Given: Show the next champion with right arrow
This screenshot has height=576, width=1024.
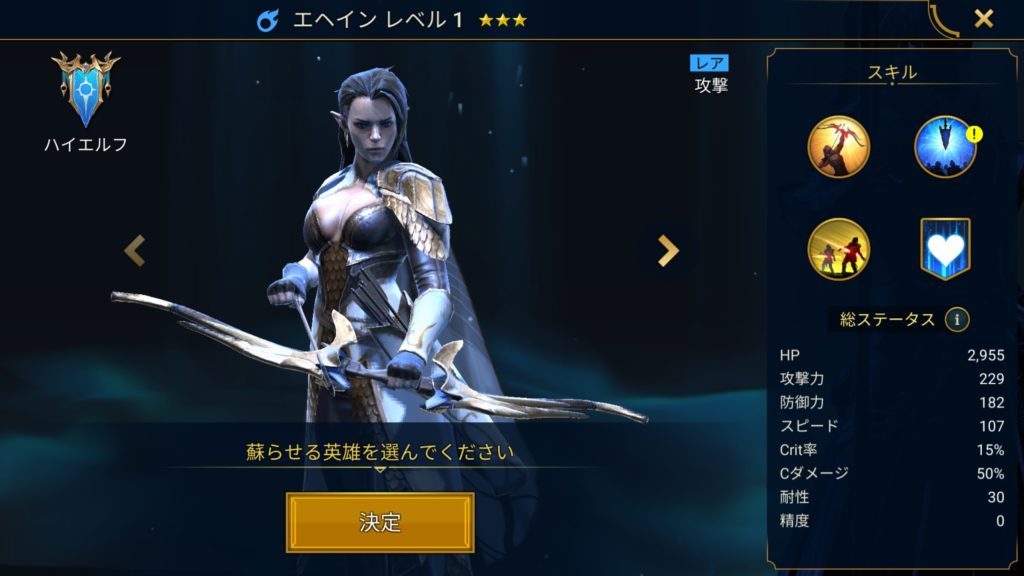Looking at the screenshot, I should click(x=668, y=251).
